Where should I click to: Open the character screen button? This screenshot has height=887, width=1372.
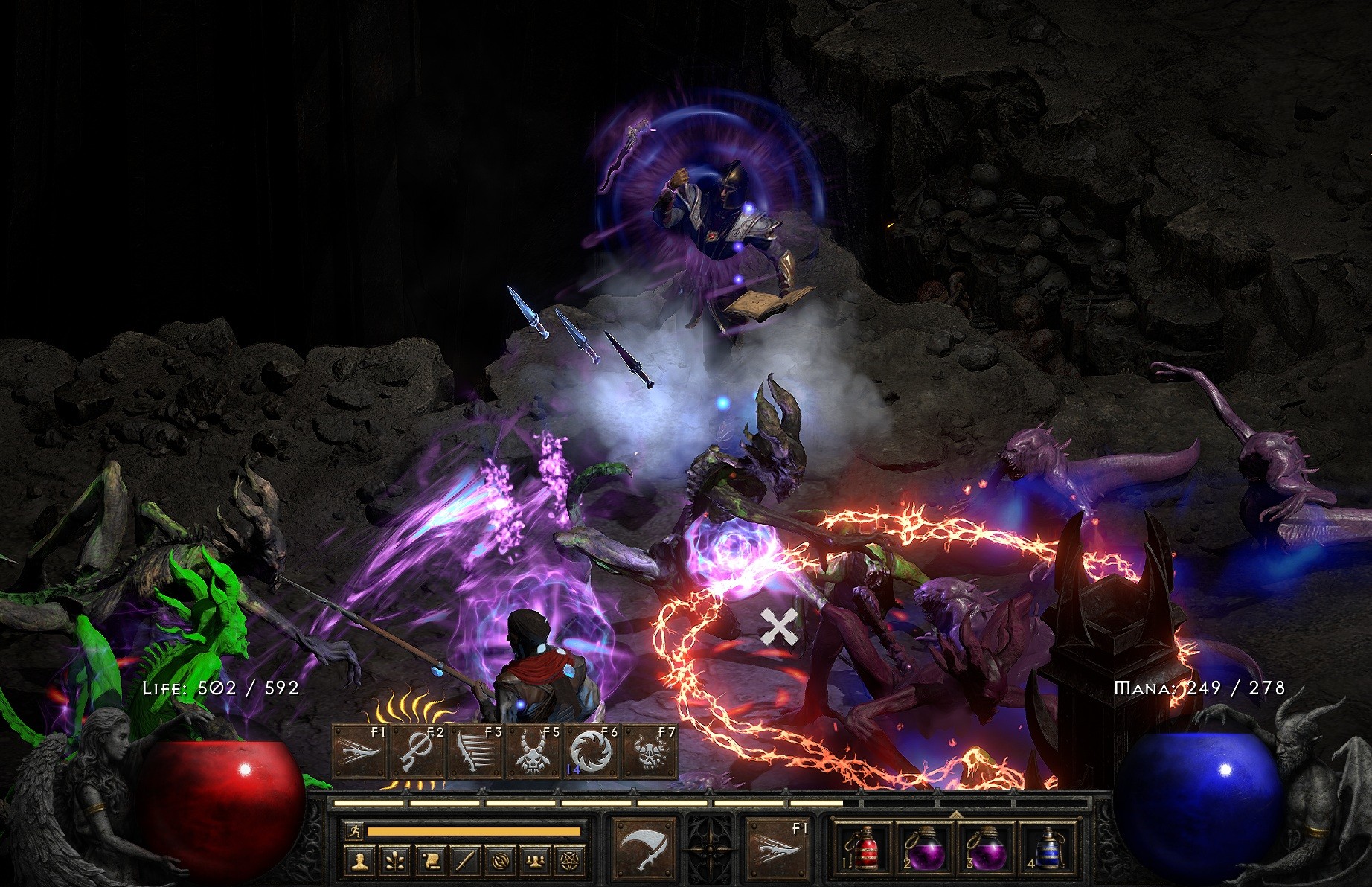pos(360,862)
